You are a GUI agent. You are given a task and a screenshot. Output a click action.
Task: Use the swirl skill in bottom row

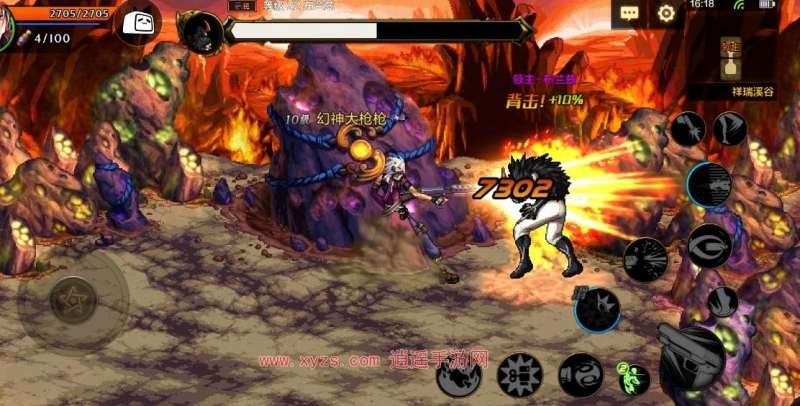click(x=580, y=375)
